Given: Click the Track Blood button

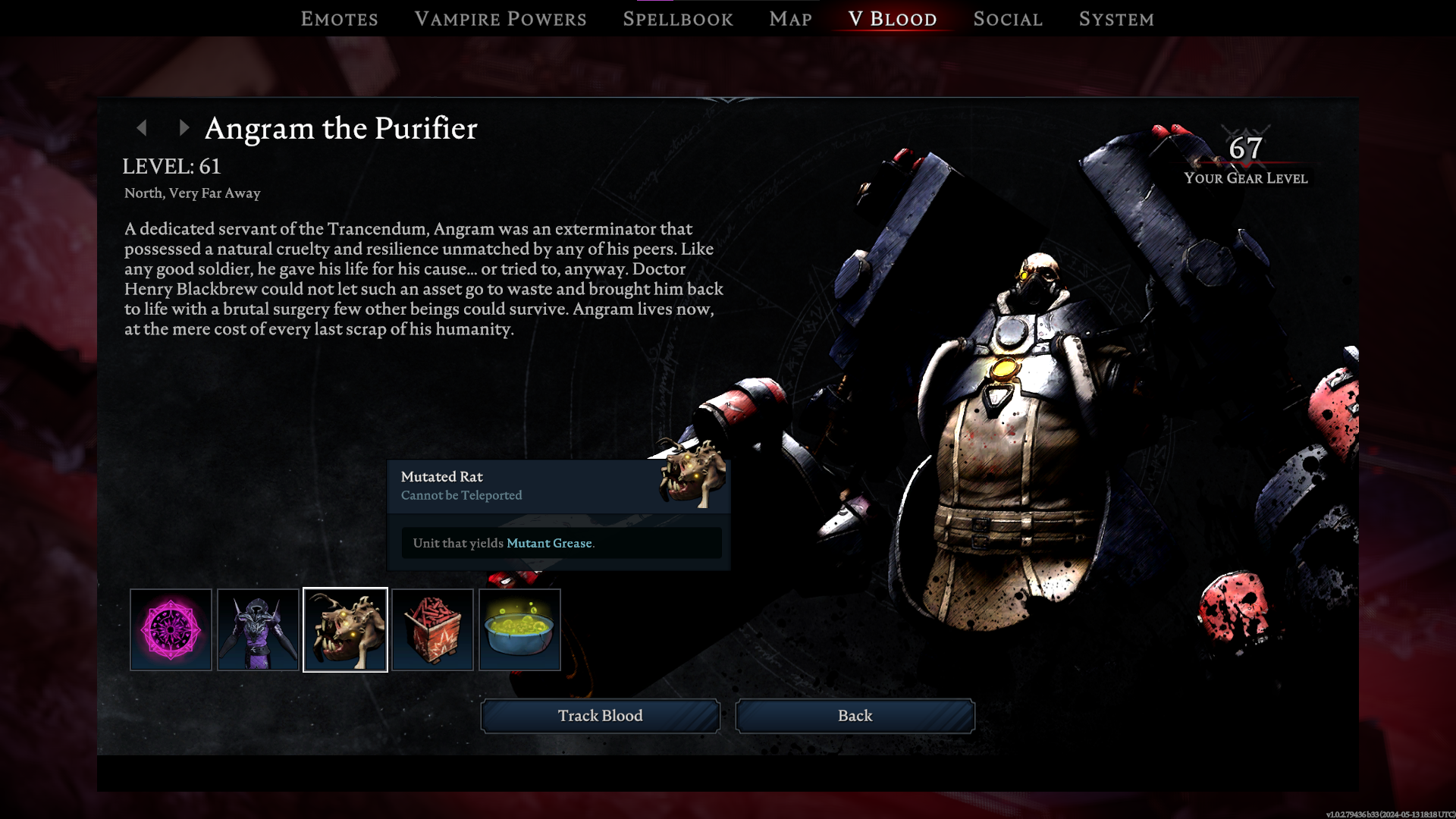Looking at the screenshot, I should [600, 716].
